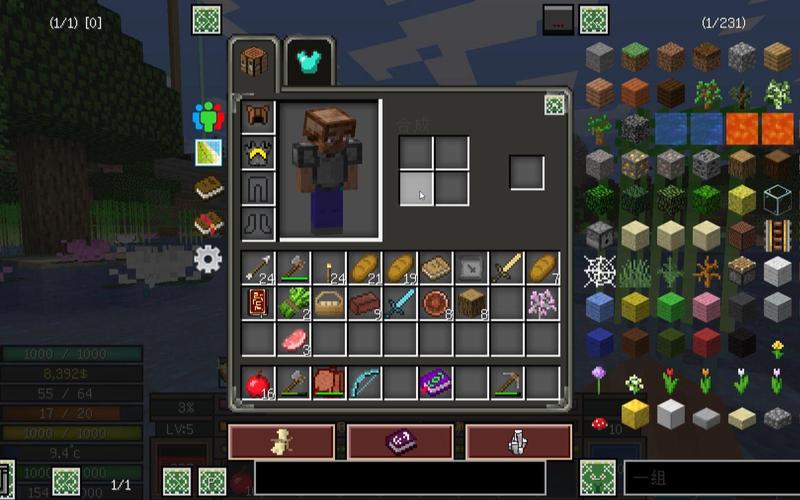Switch to the crafting table tab
The width and height of the screenshot is (800, 500).
click(257, 62)
